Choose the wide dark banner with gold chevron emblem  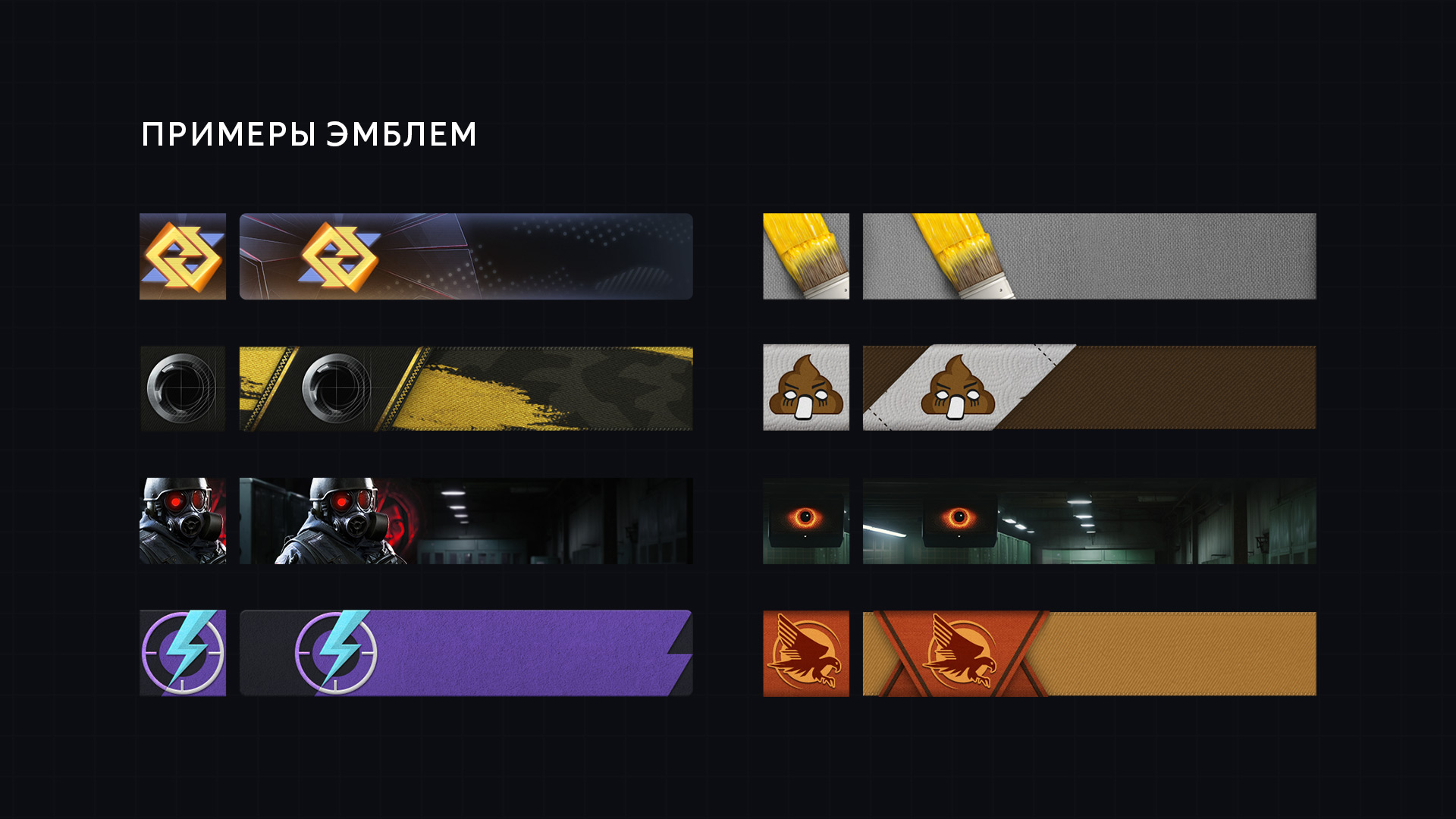coord(466,256)
